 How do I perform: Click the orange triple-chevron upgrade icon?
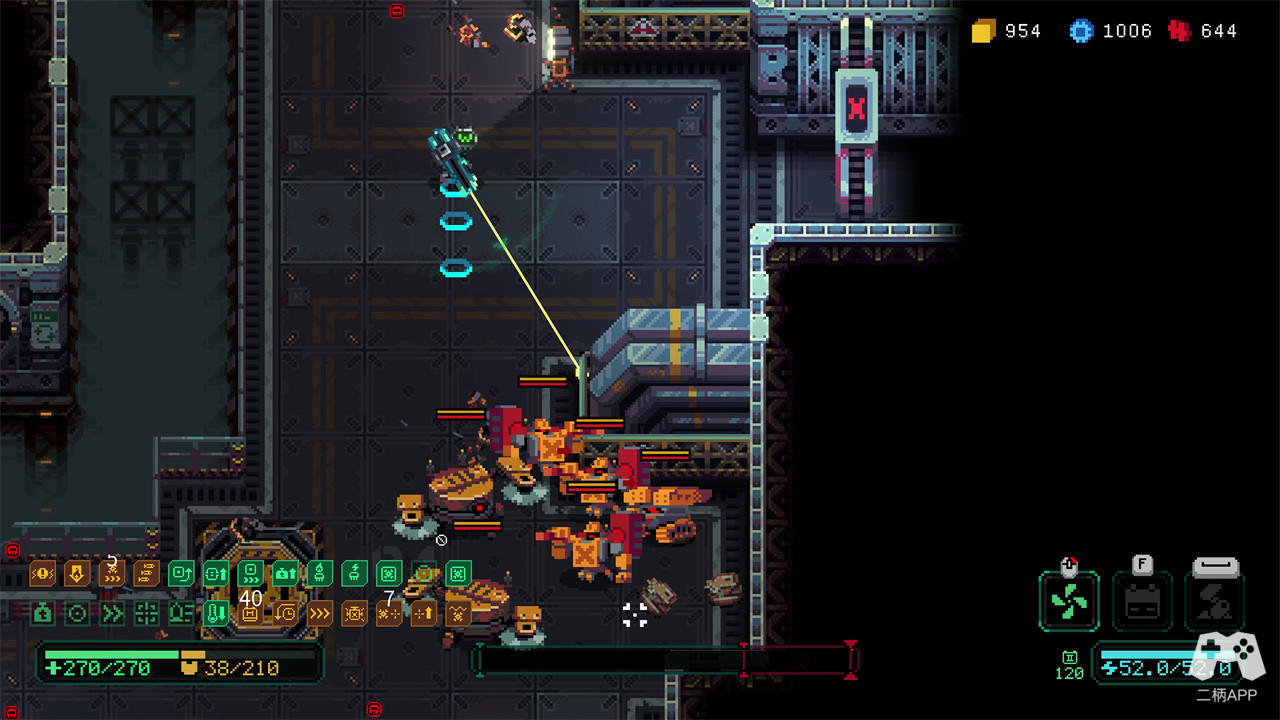[x=320, y=613]
